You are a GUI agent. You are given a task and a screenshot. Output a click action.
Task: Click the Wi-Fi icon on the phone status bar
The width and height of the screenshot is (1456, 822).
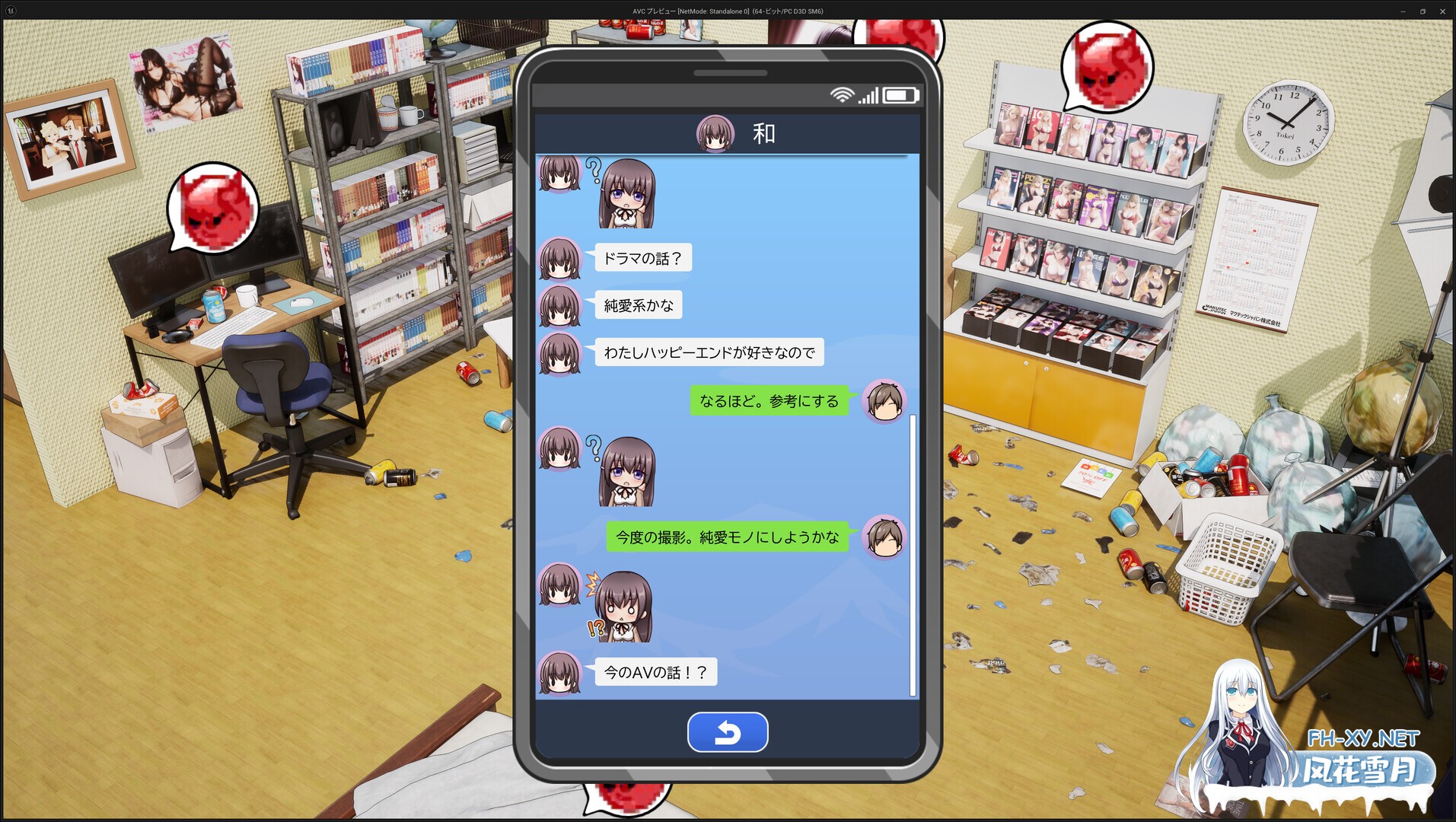pyautogui.click(x=842, y=96)
